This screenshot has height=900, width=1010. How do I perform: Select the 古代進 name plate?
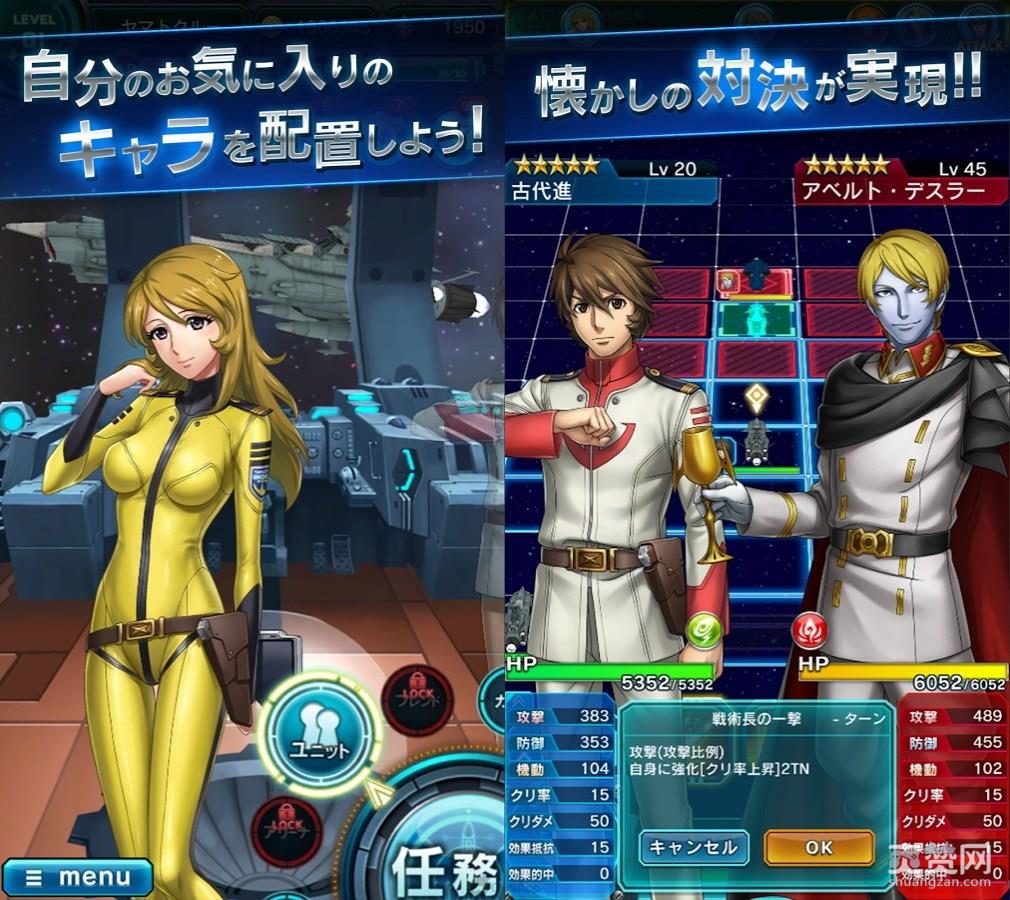point(612,190)
